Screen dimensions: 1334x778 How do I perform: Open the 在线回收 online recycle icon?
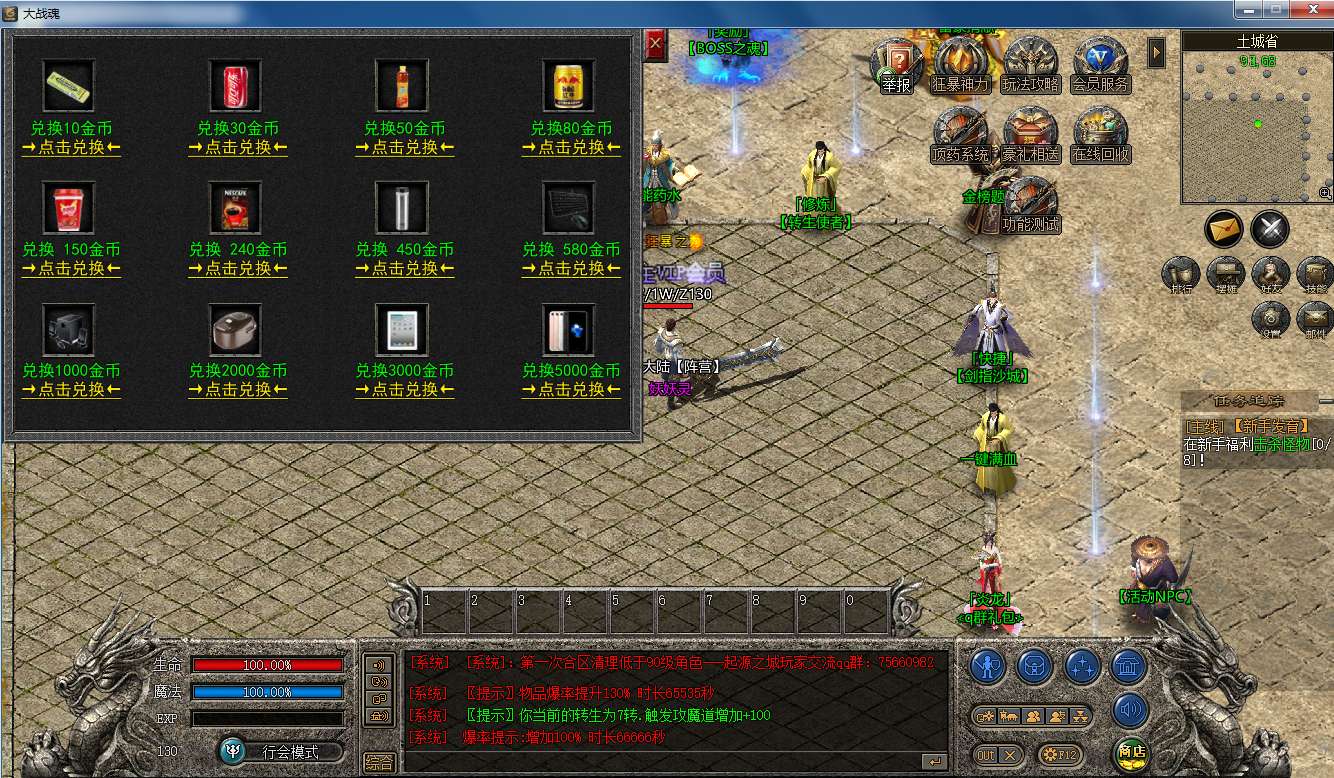click(1101, 136)
